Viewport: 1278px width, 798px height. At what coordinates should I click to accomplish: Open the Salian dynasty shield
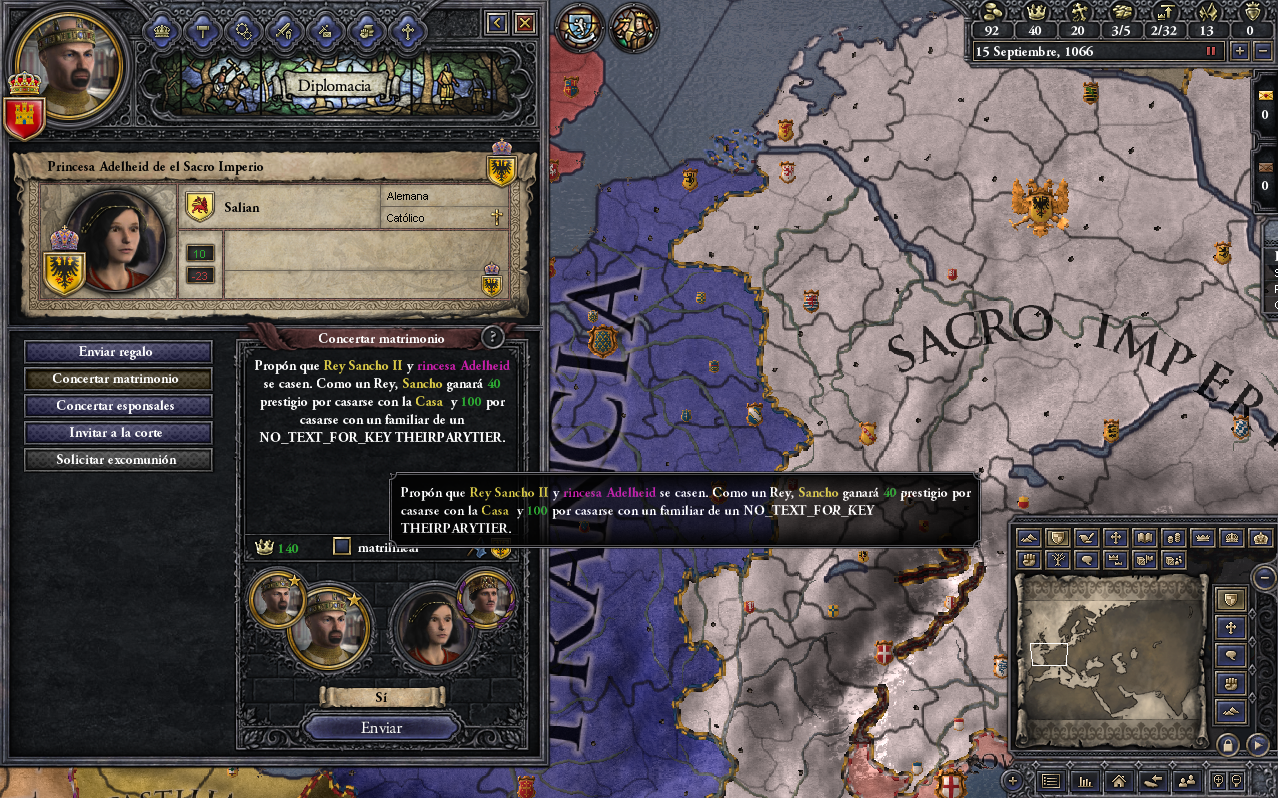200,207
